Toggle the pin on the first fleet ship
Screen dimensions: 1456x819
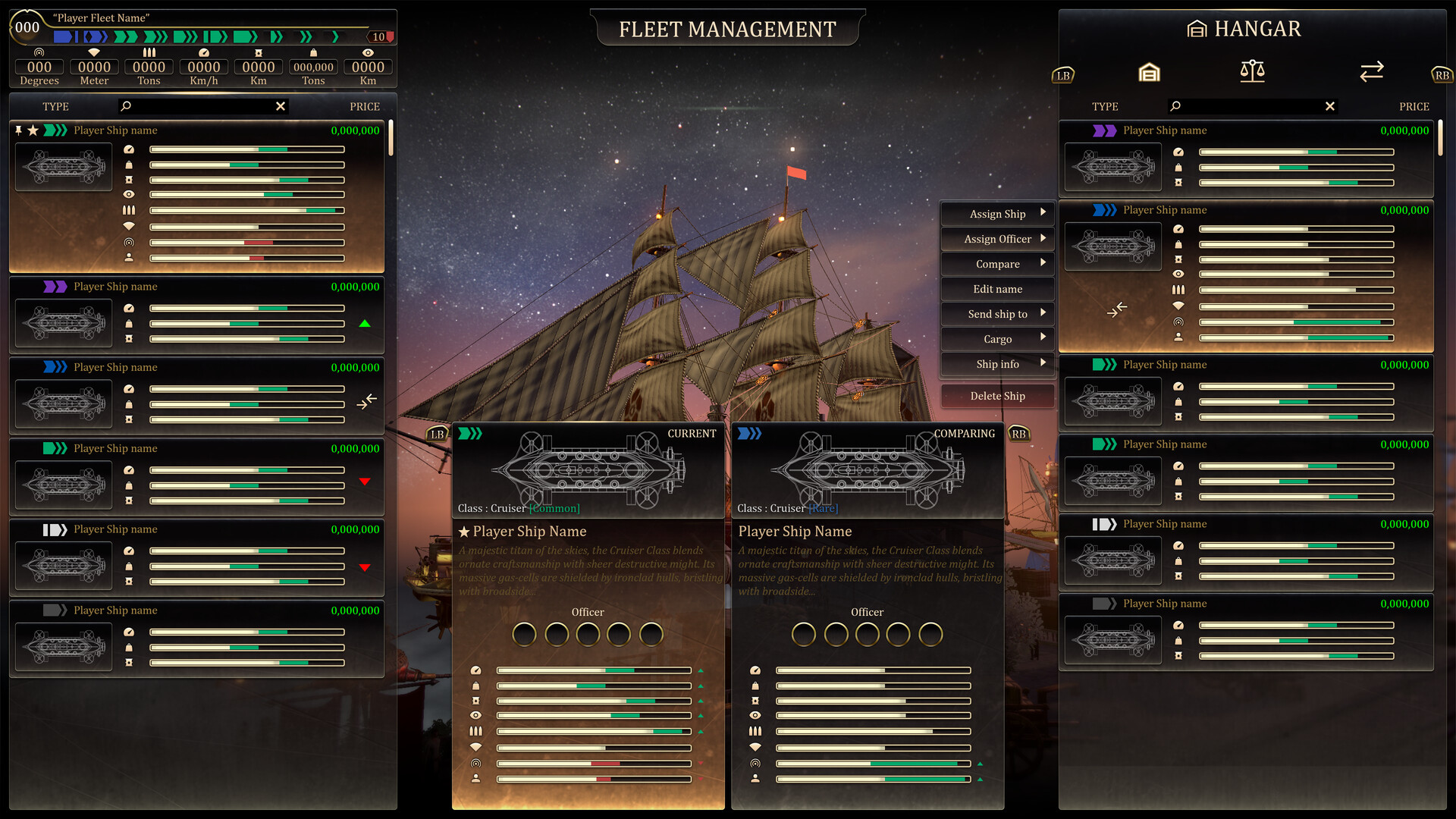pyautogui.click(x=18, y=130)
